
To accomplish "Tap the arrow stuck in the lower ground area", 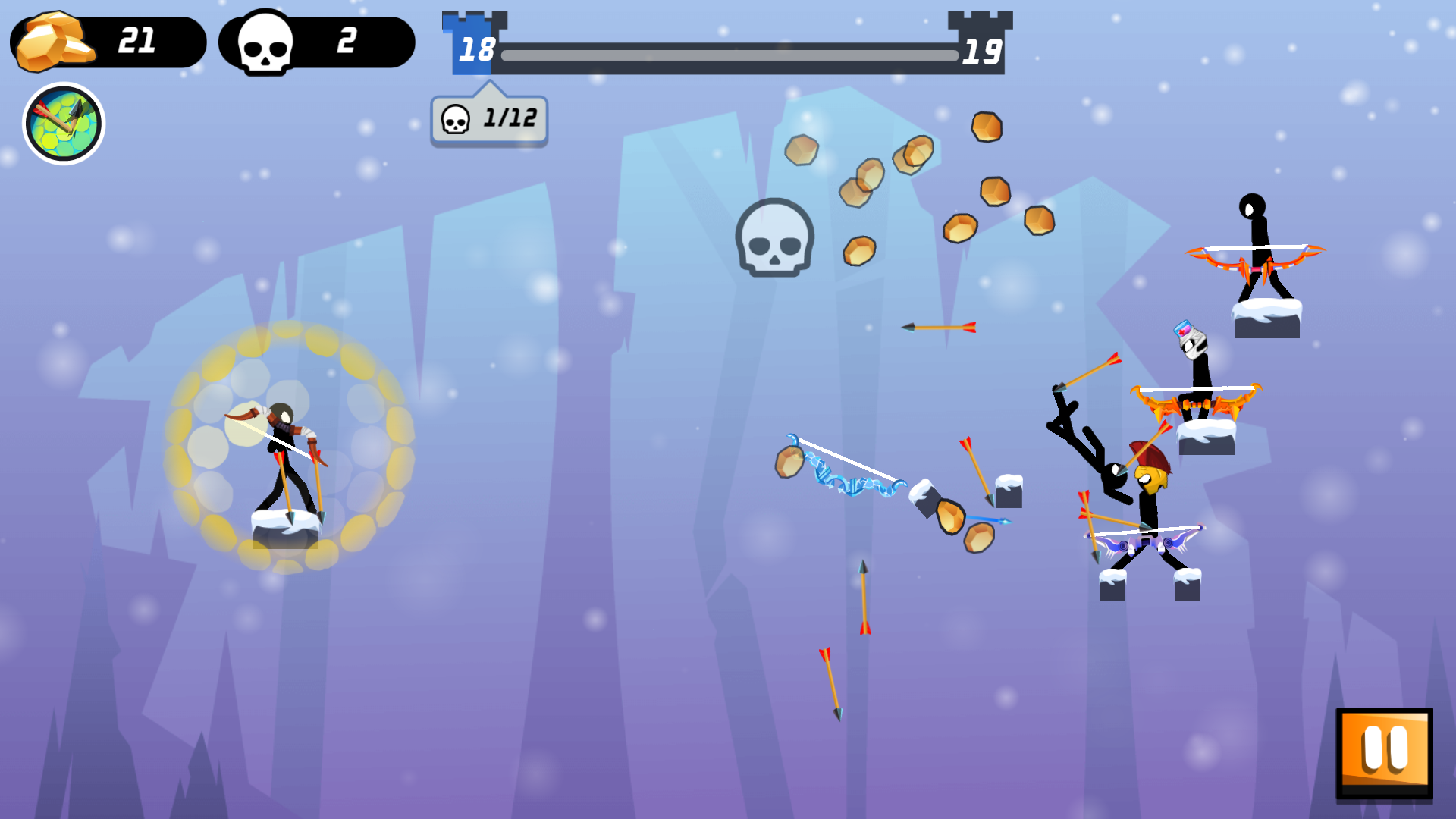I will click(830, 682).
